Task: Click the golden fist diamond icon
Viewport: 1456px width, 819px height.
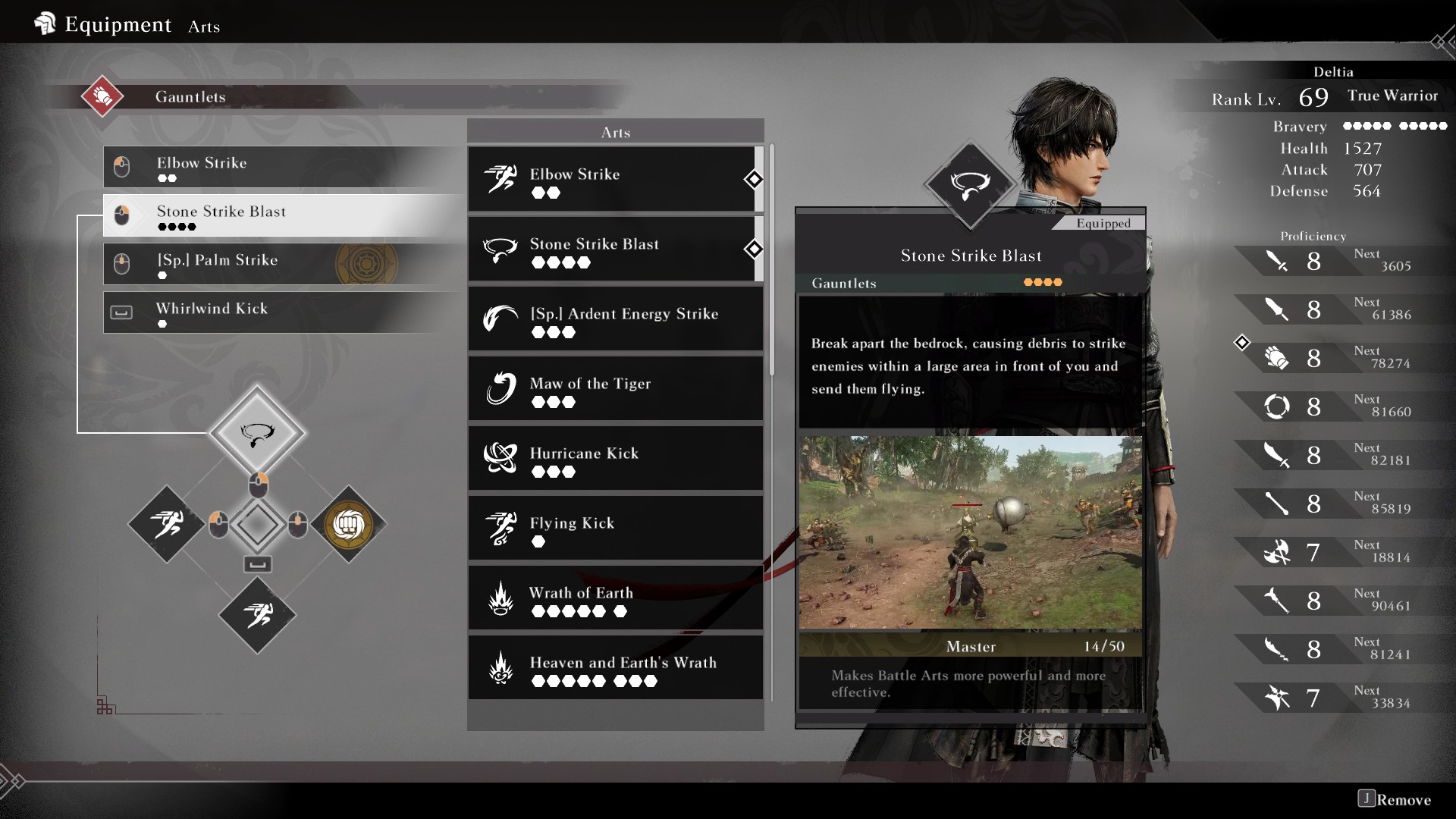Action: tap(349, 524)
